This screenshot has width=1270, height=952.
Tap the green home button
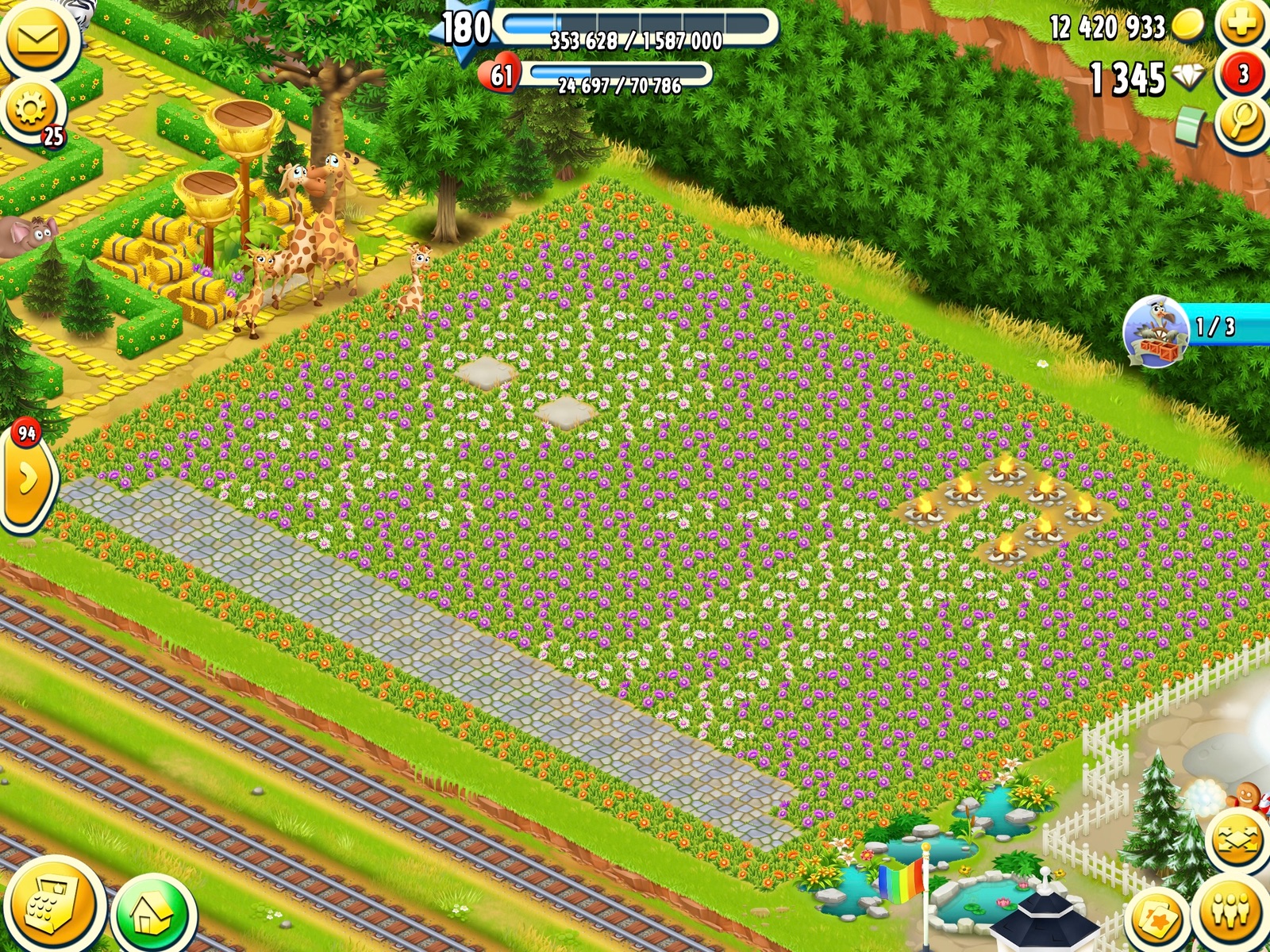152,916
